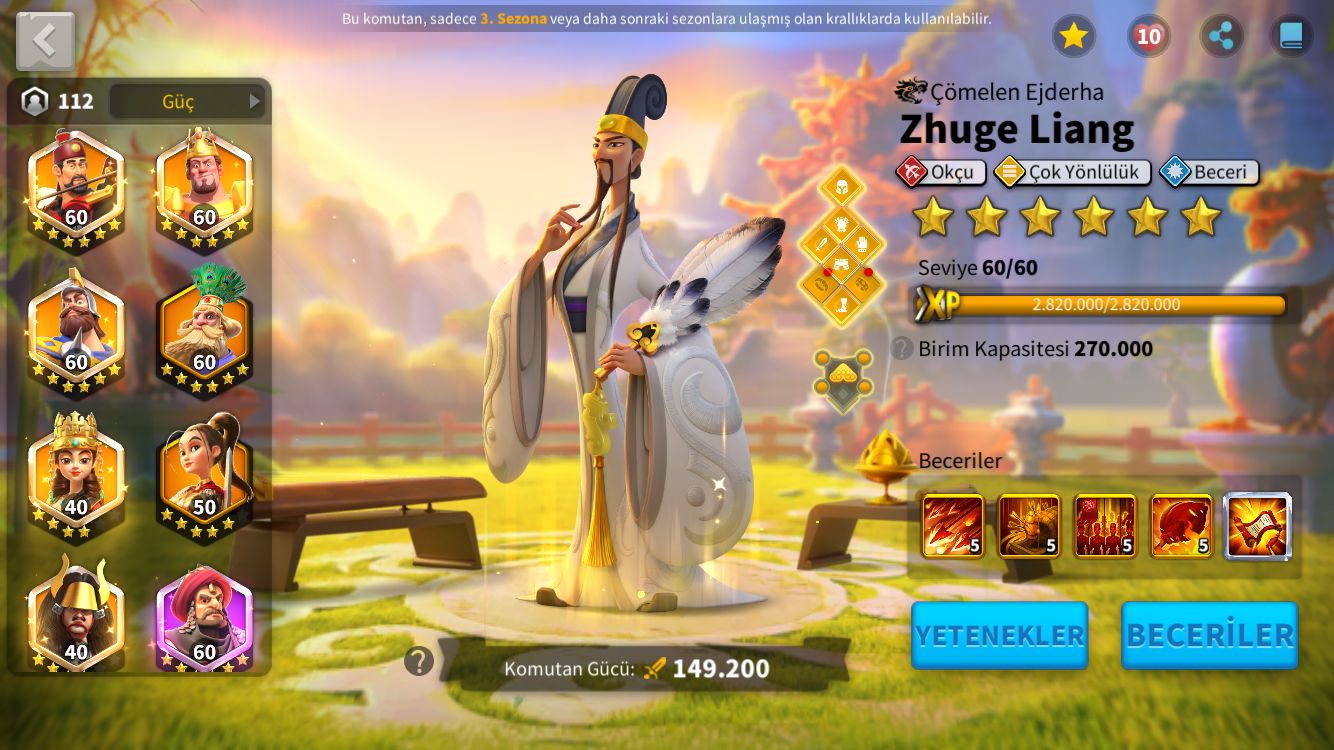Open the formation shield icon below equipment
Screen dimensions: 1334x750
841,378
